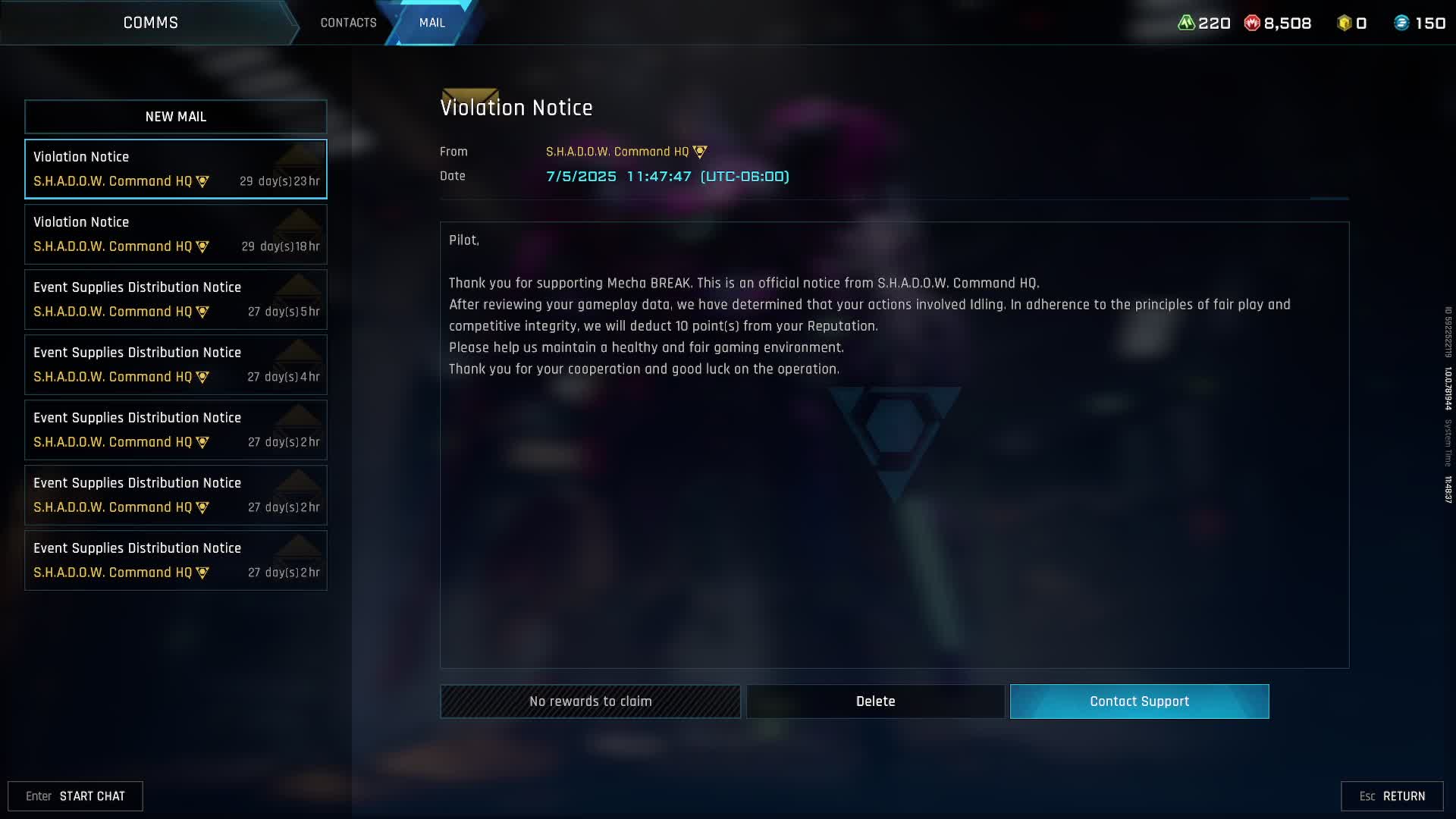Open the Event Supplies notice from 27 days 5hr
The height and width of the screenshot is (819, 1456).
[x=176, y=300]
